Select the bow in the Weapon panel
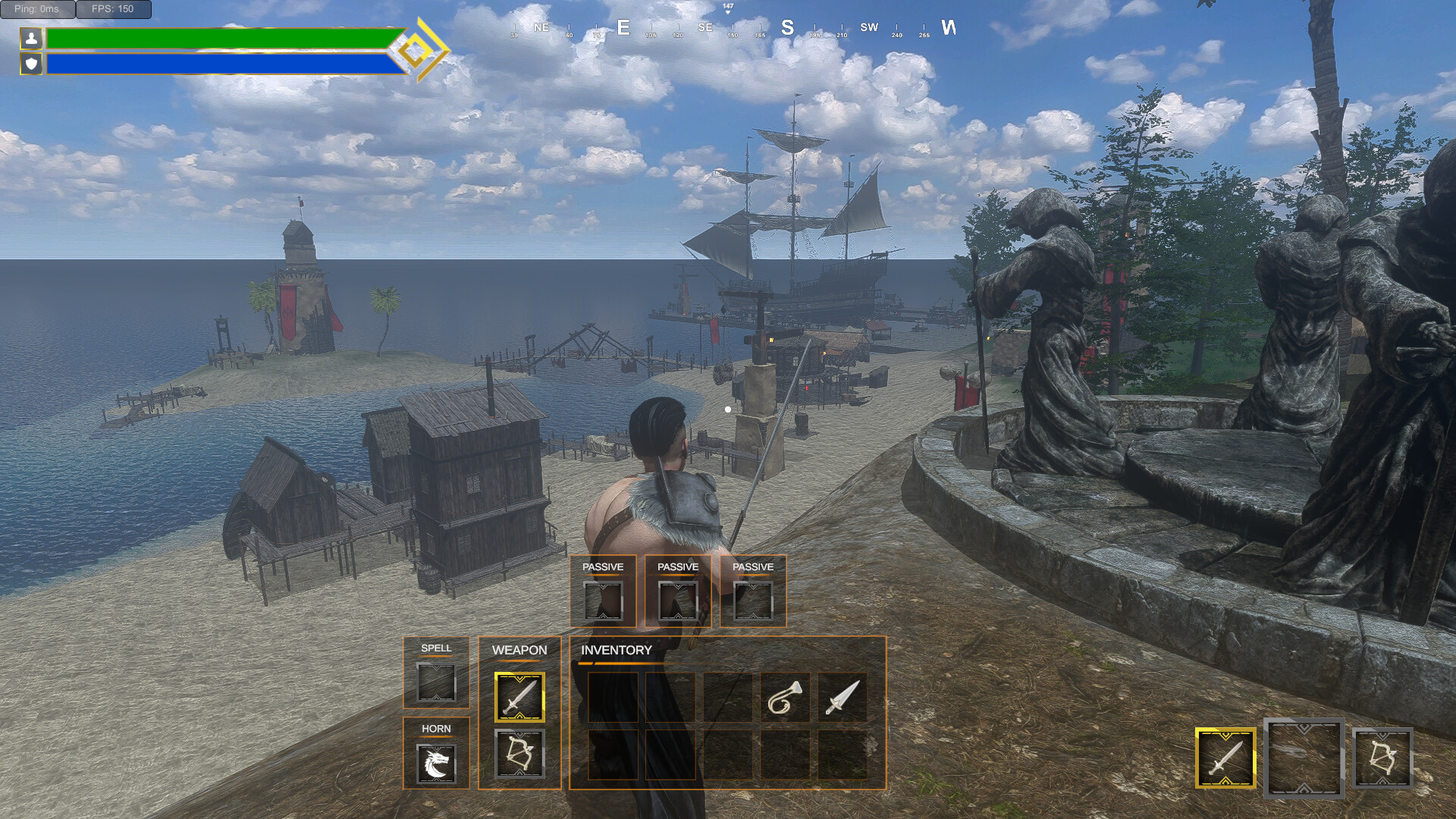 coord(519,755)
